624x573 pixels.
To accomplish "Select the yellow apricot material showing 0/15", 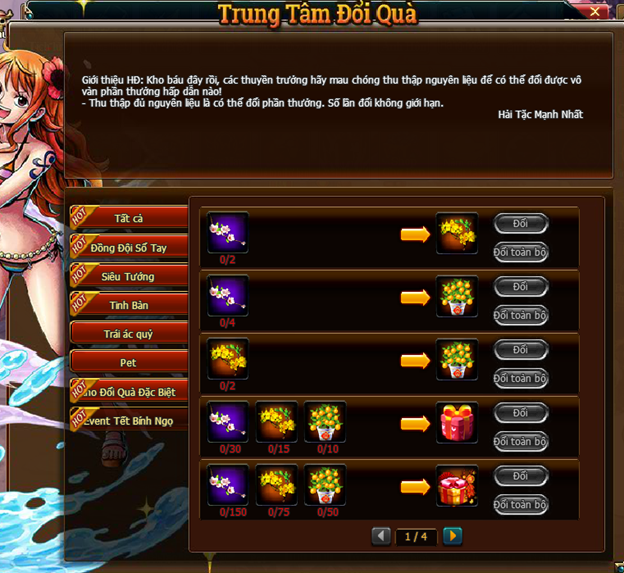I will tap(276, 421).
